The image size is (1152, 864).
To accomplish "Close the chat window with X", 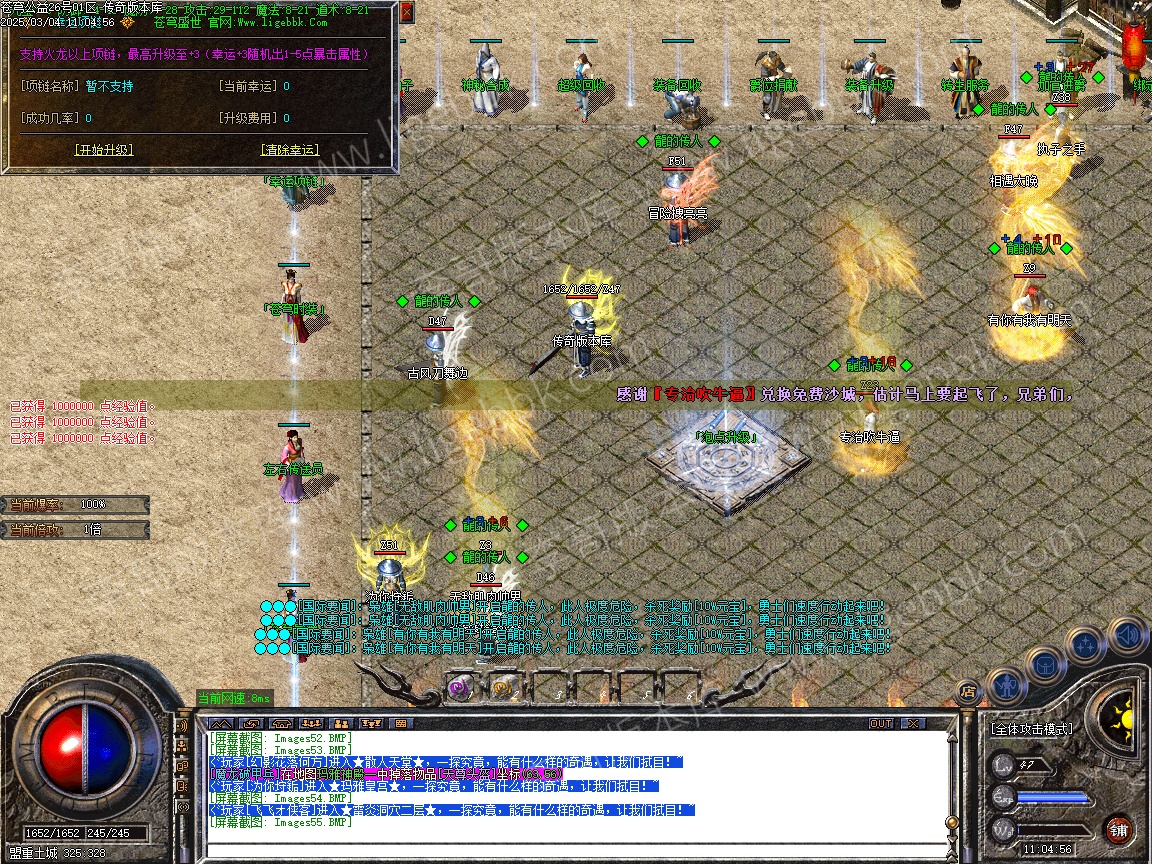I will tap(912, 723).
